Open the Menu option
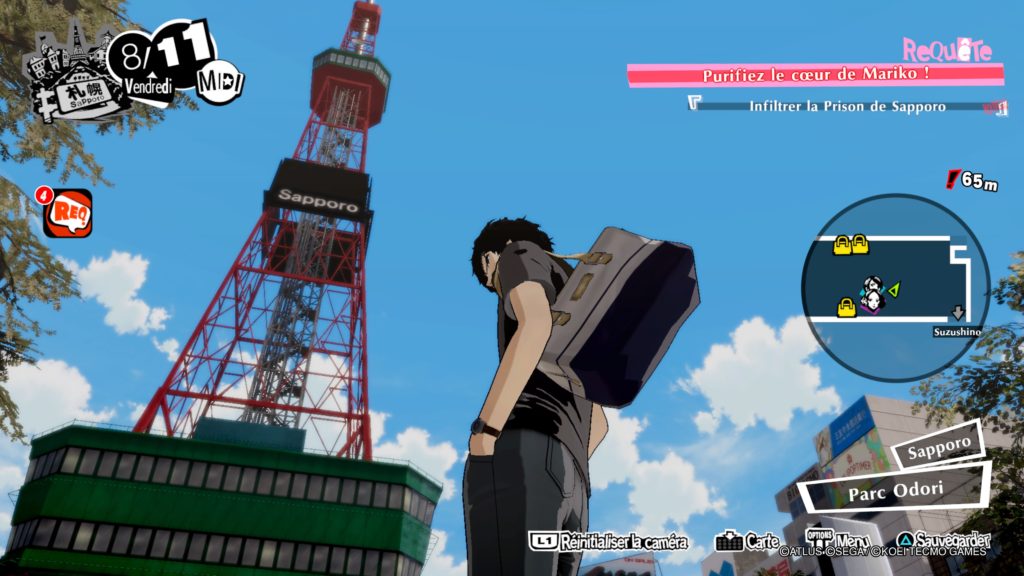The height and width of the screenshot is (576, 1024). pos(840,541)
